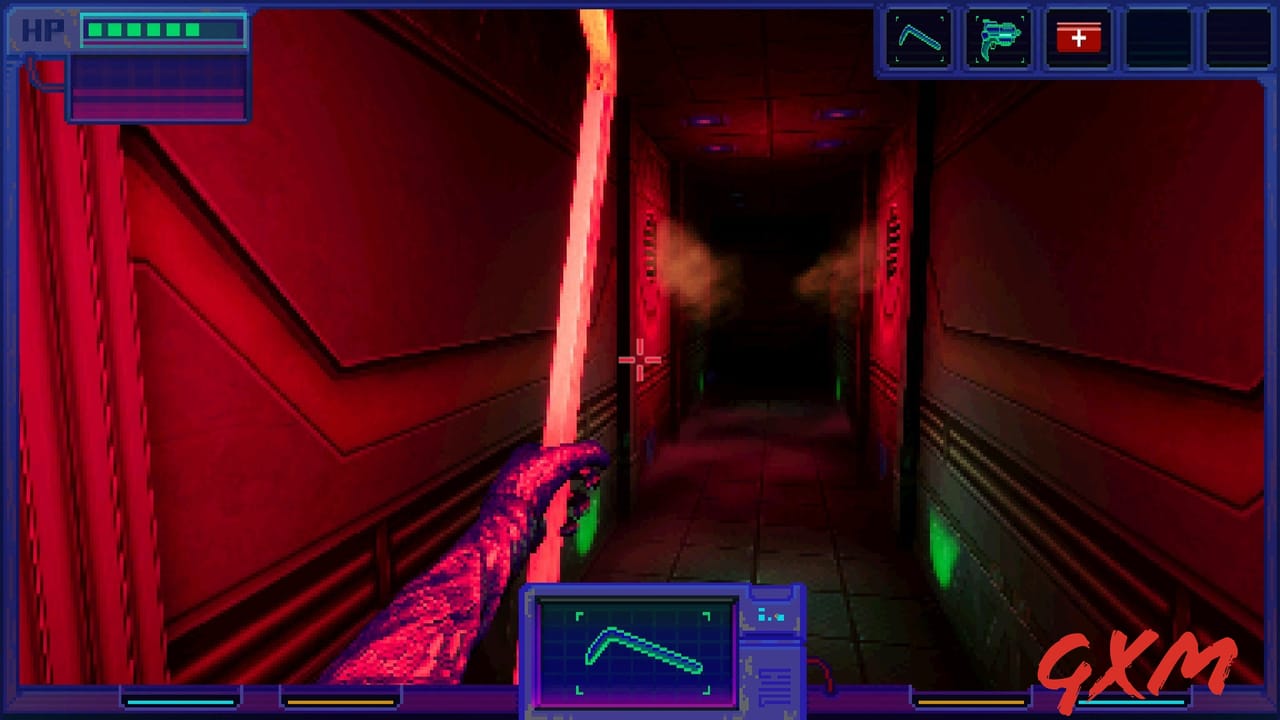The width and height of the screenshot is (1280, 720).
Task: Select the pipe shown in the weapon display screen
Action: click(640, 650)
